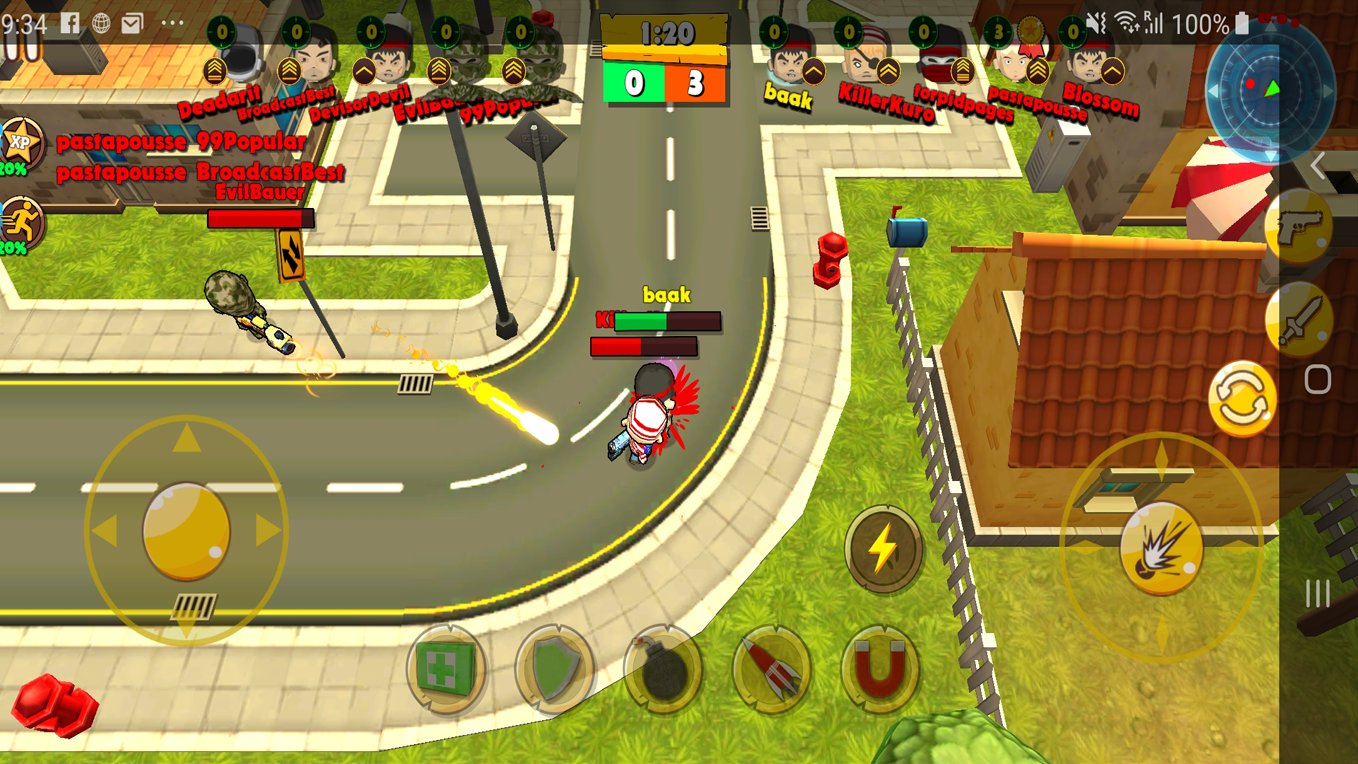Use the green medkit item
The width and height of the screenshot is (1358, 764).
[x=446, y=669]
